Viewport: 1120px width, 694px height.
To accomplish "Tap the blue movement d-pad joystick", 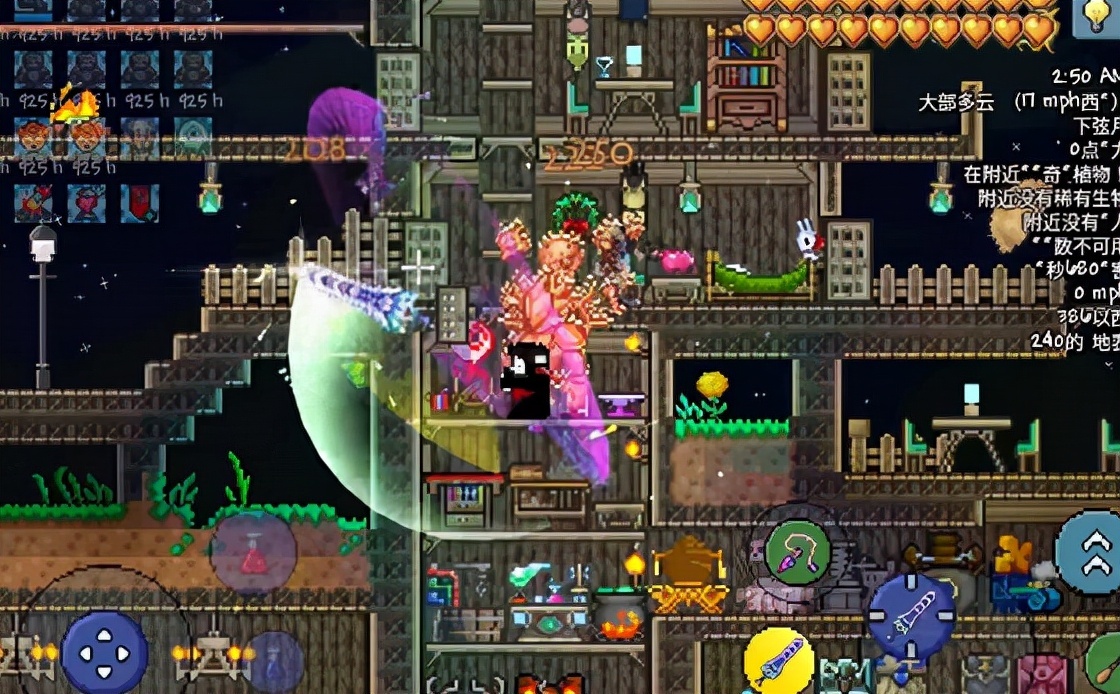I will click(104, 653).
